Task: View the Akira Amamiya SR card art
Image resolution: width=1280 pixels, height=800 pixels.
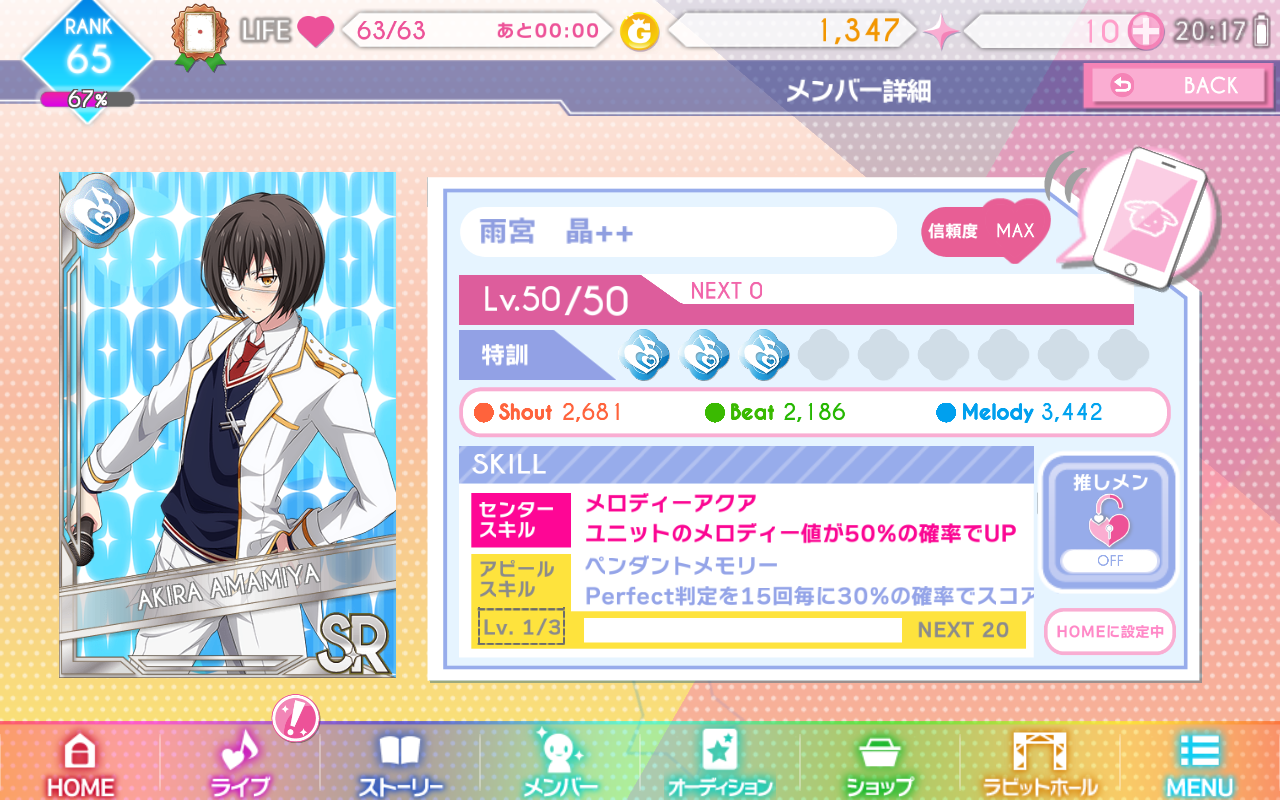Action: (x=227, y=424)
